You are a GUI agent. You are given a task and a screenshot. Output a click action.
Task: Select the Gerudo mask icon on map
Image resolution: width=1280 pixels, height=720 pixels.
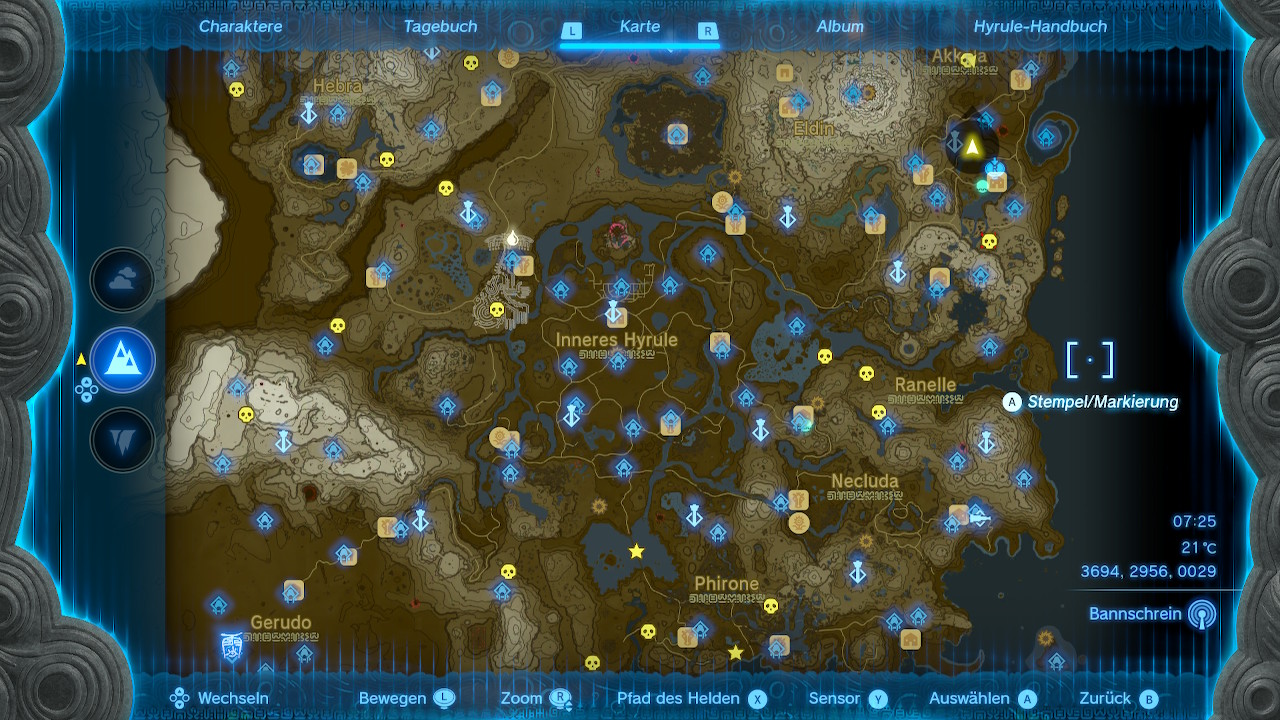pyautogui.click(x=232, y=646)
